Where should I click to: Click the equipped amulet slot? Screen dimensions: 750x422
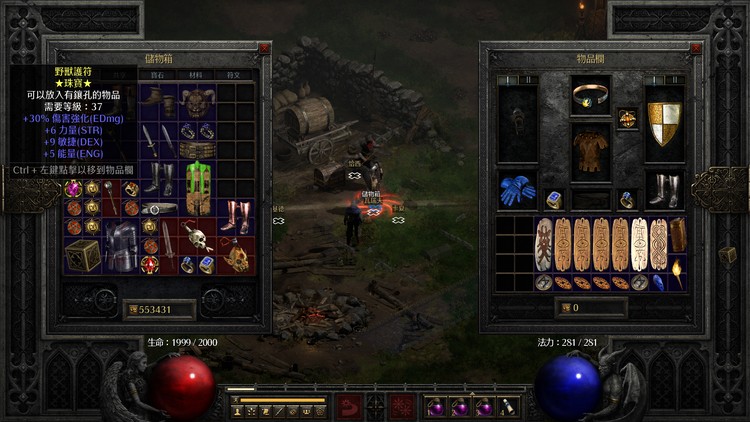coord(628,118)
